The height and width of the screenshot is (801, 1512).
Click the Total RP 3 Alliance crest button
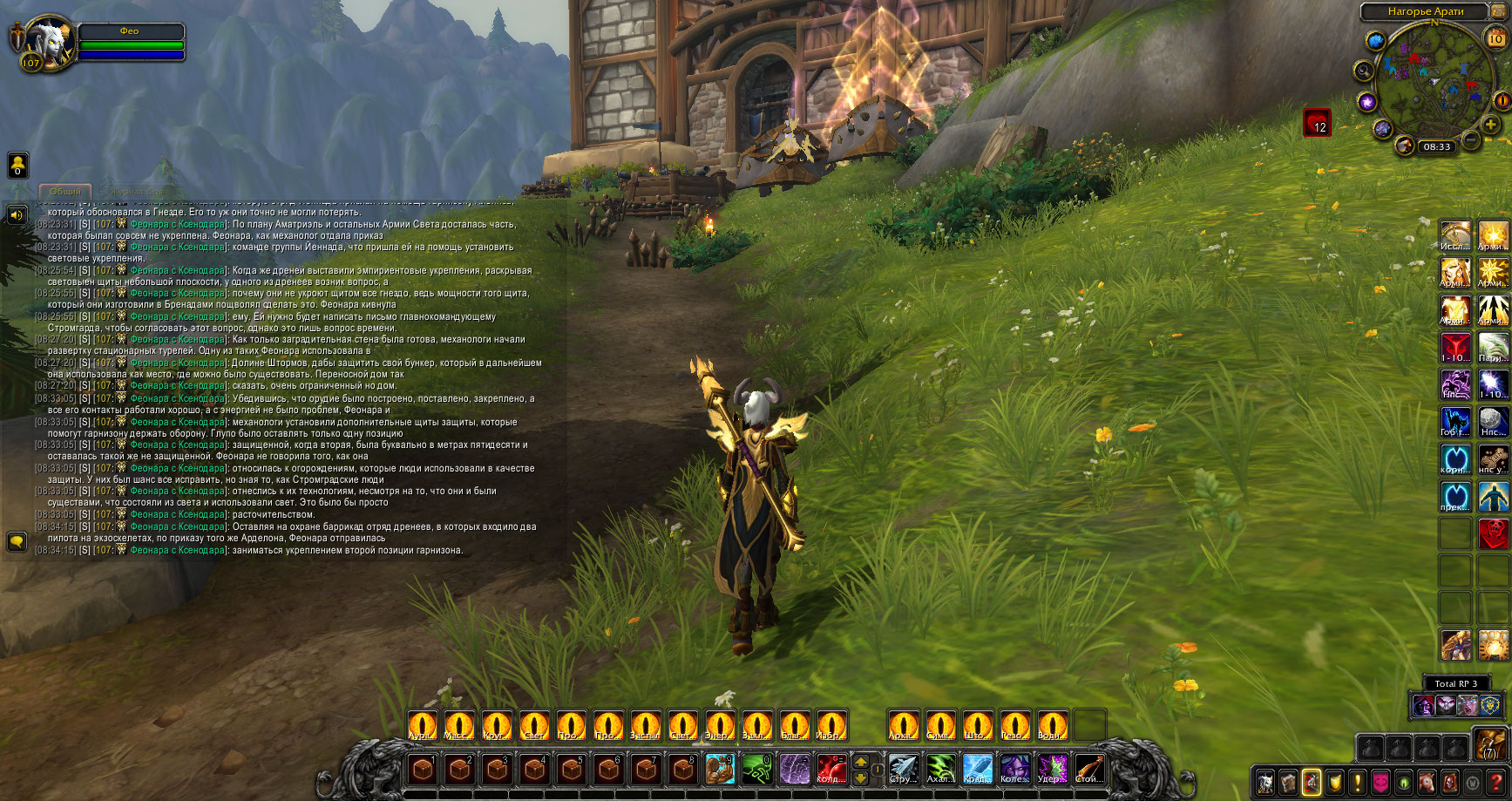(x=1490, y=704)
